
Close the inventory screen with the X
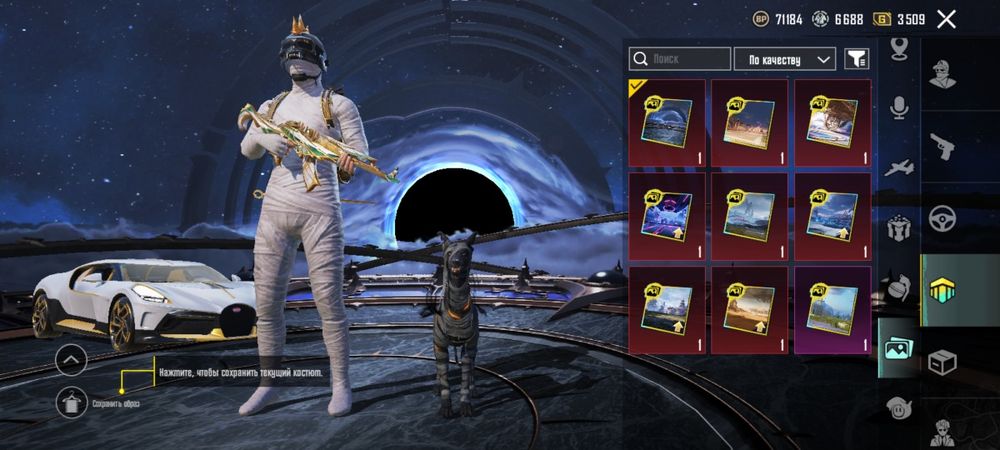(946, 19)
